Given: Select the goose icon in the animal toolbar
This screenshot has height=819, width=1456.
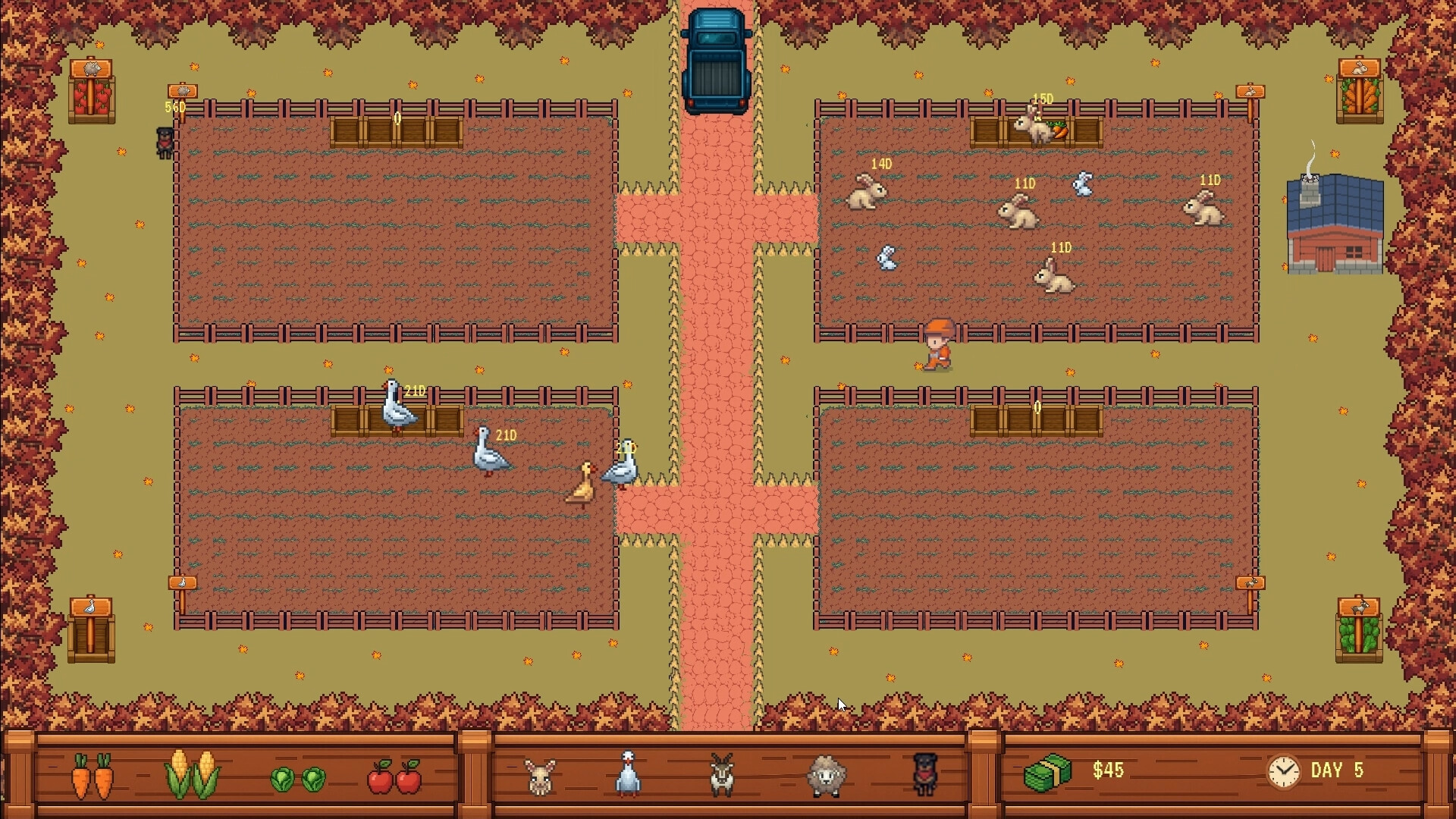Looking at the screenshot, I should [x=629, y=773].
